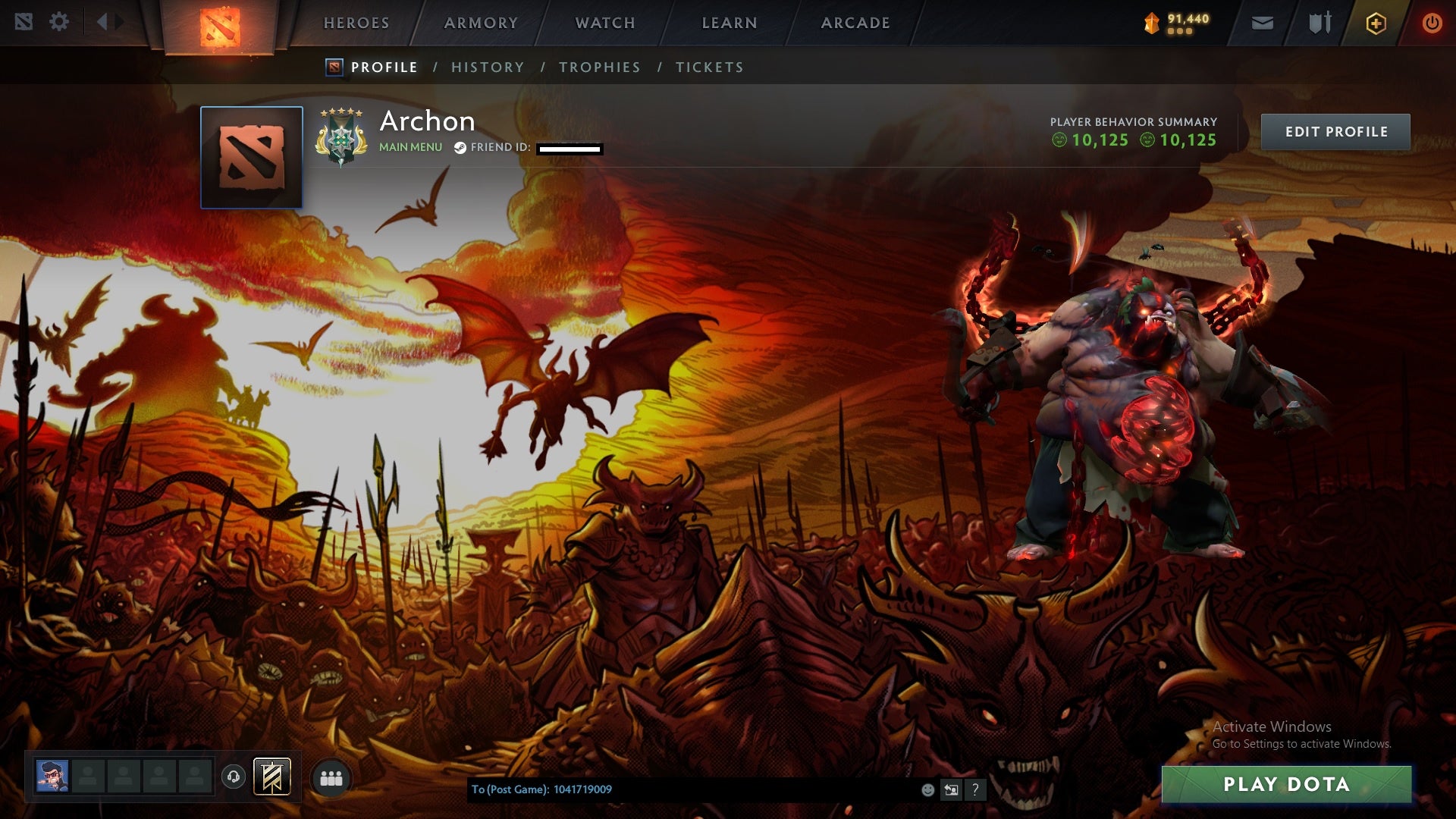Image resolution: width=1456 pixels, height=819 pixels.
Task: Open the ARCADE menu item
Action: click(x=855, y=23)
